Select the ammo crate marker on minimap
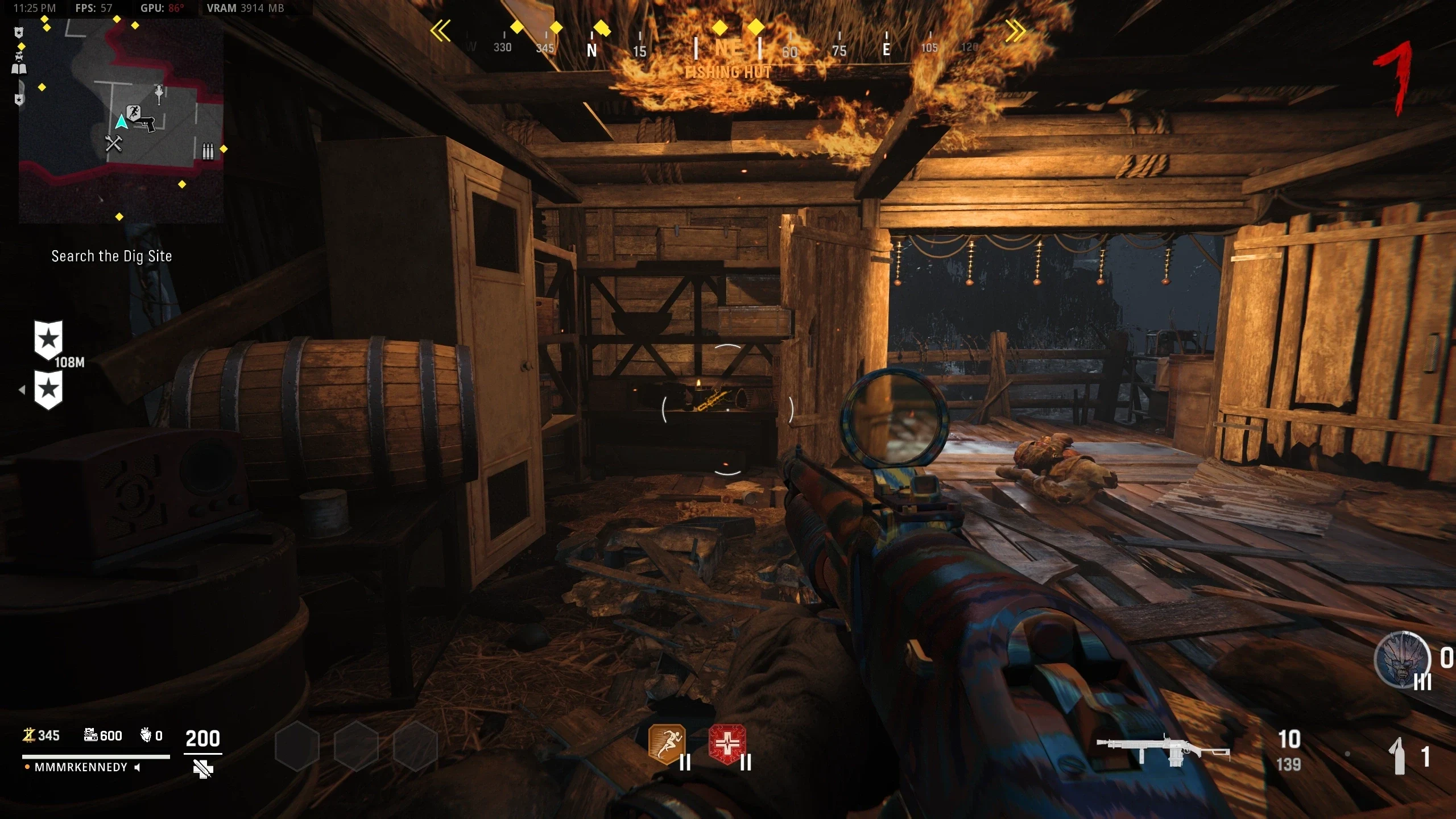This screenshot has width=1456, height=819. pyautogui.click(x=208, y=151)
